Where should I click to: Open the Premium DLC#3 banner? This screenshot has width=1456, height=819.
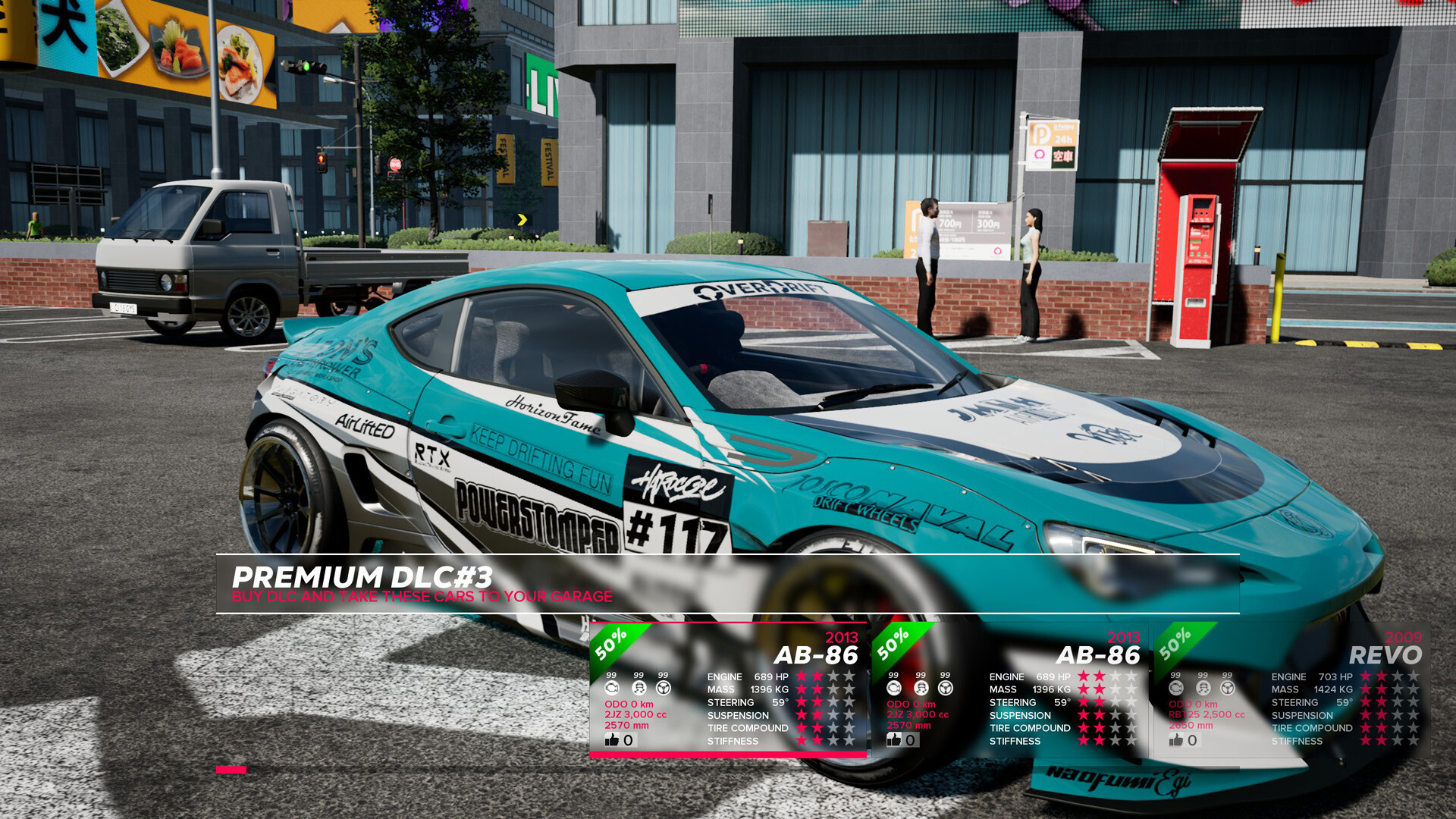(726, 584)
